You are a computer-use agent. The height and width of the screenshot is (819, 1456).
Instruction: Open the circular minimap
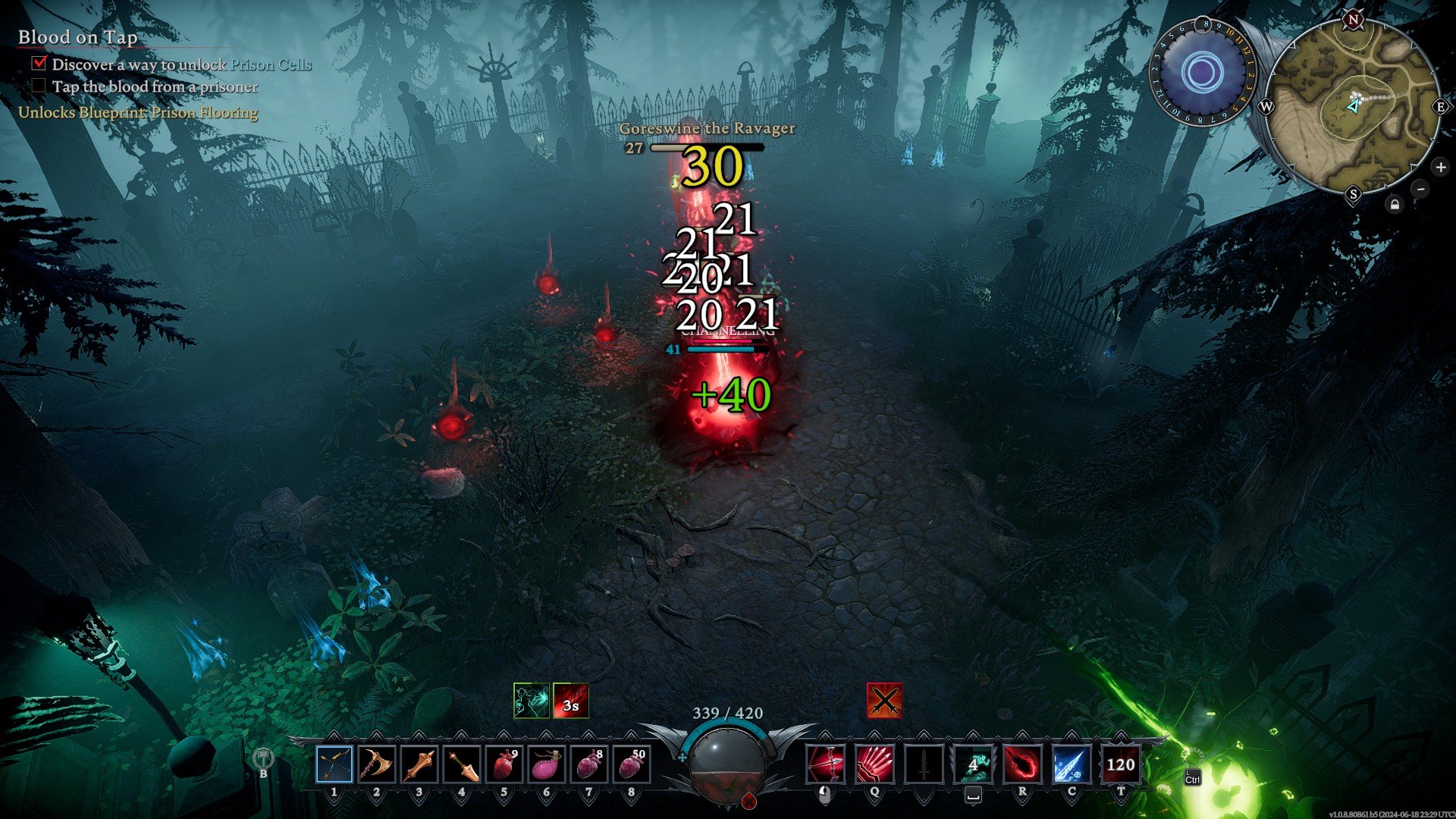1354,106
